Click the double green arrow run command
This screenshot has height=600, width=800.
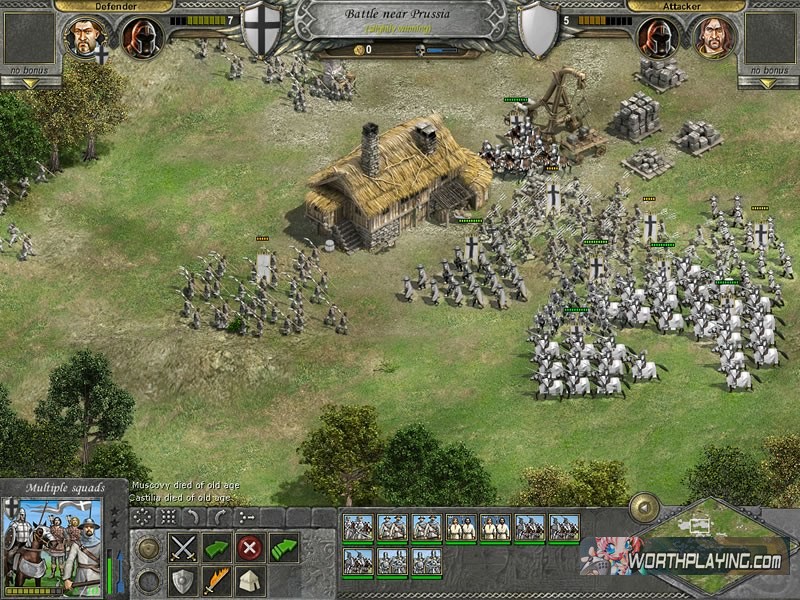coord(285,547)
